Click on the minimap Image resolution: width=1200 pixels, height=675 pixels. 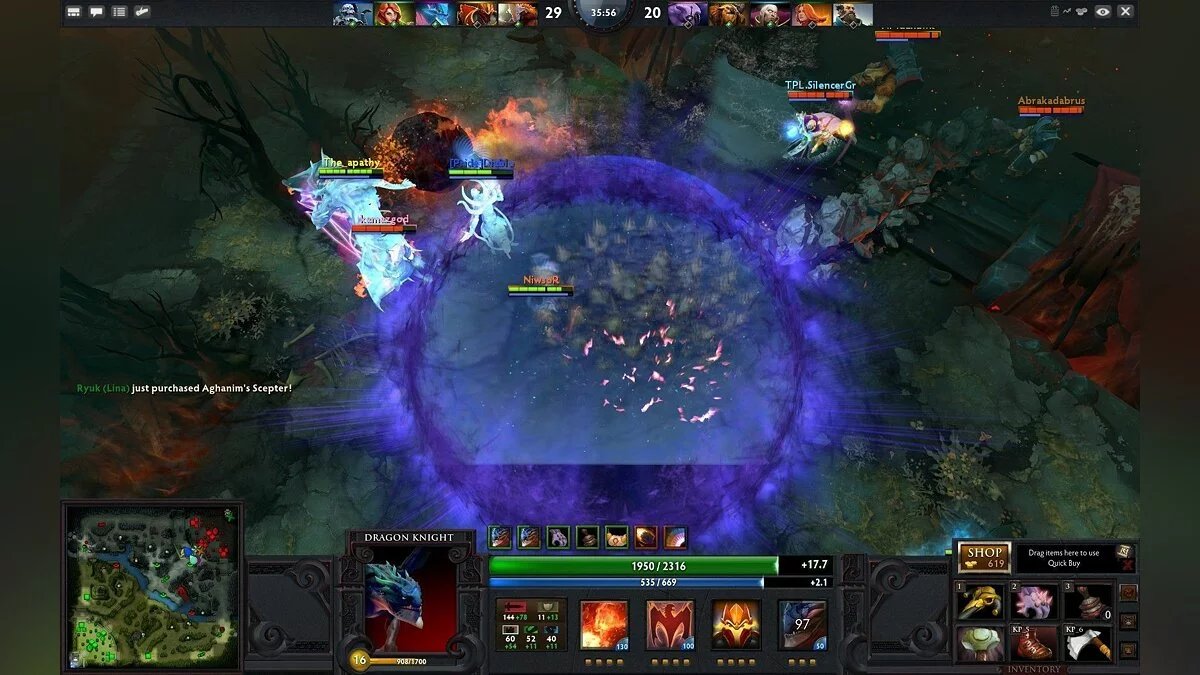(152, 585)
